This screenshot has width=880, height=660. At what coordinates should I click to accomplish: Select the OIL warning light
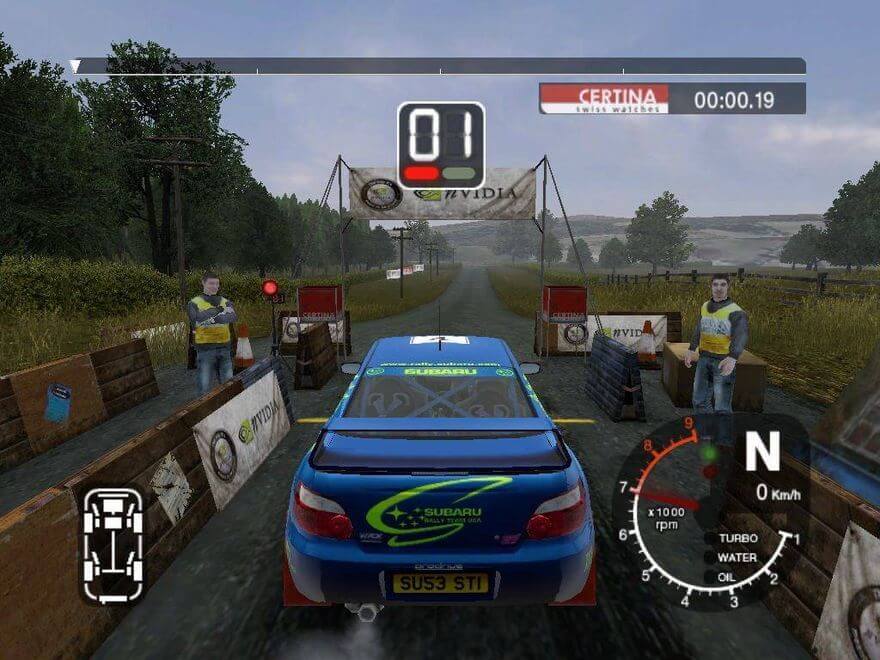pos(709,576)
